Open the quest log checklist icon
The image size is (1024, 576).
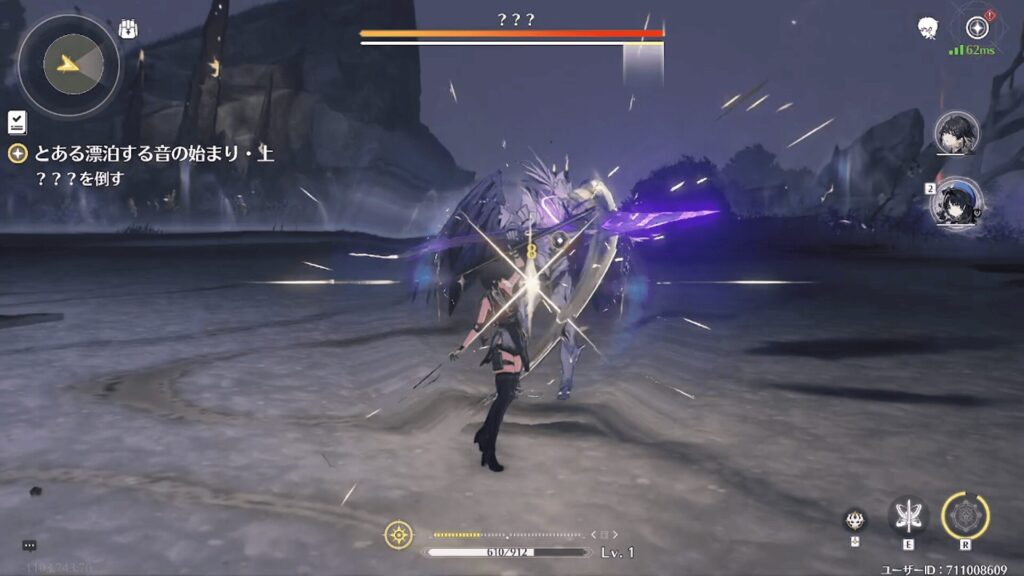pos(16,123)
